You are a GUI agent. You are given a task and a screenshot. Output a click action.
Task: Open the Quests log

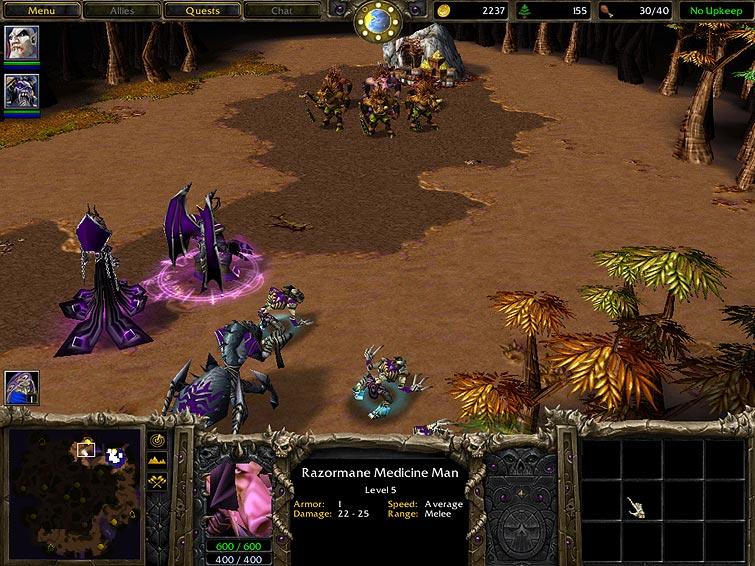coord(204,11)
